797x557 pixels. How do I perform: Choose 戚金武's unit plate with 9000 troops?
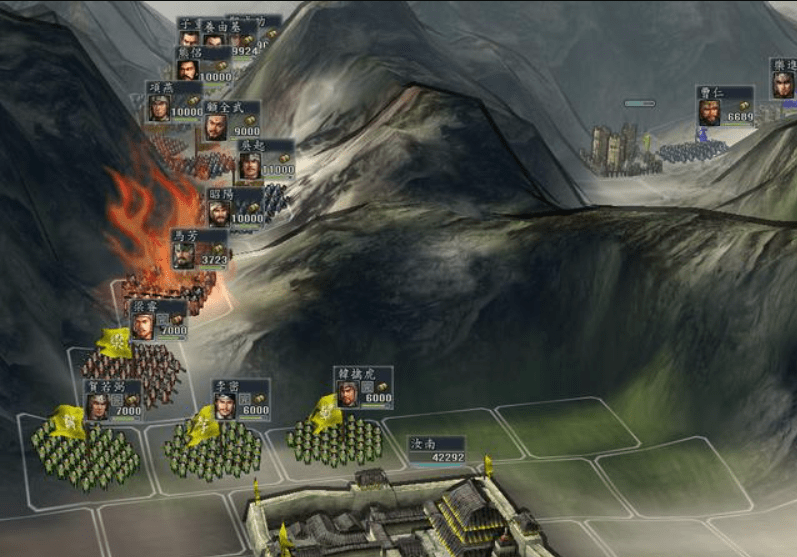[232, 119]
